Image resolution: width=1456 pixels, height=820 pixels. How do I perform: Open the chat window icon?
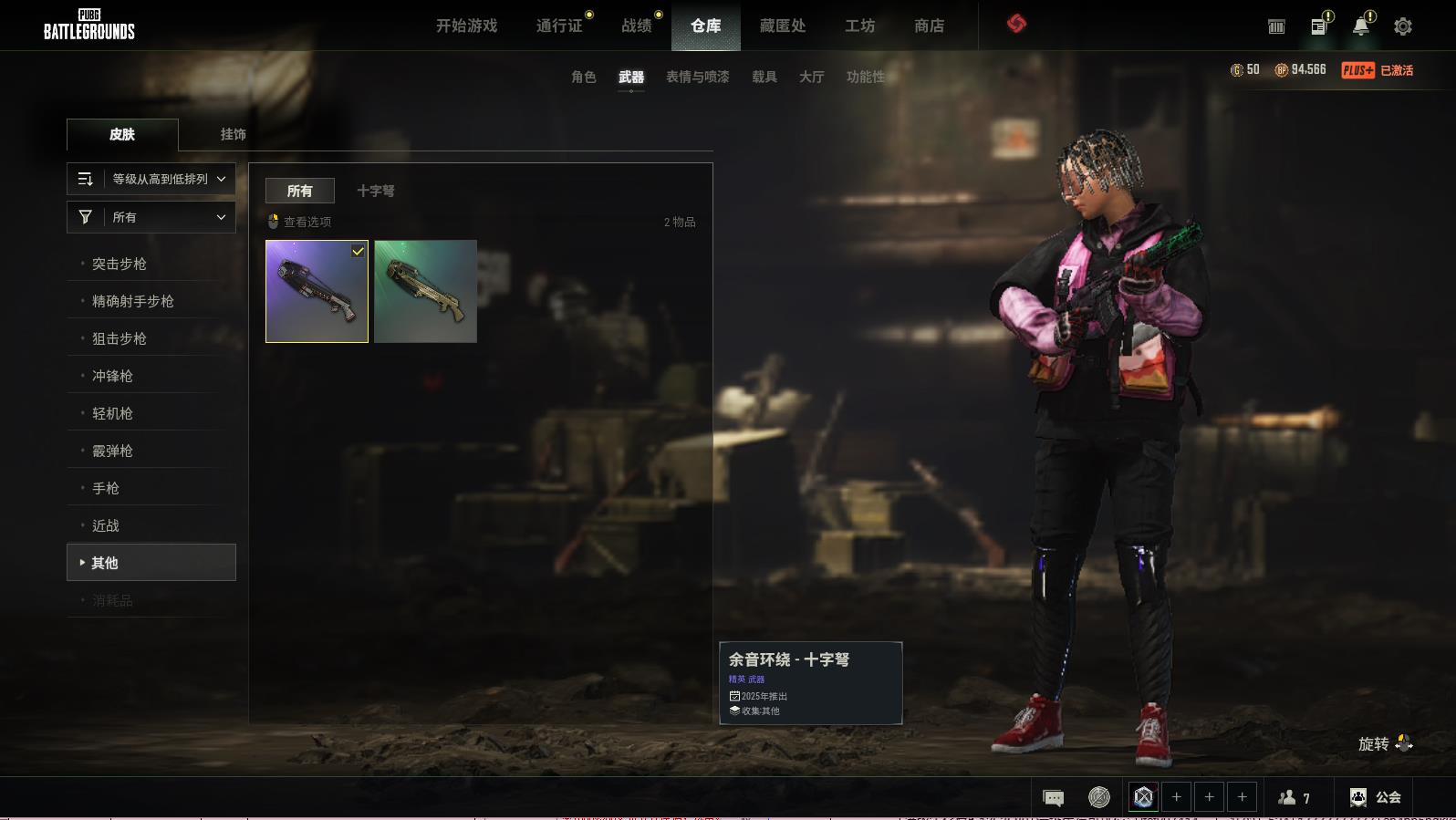click(x=1053, y=798)
